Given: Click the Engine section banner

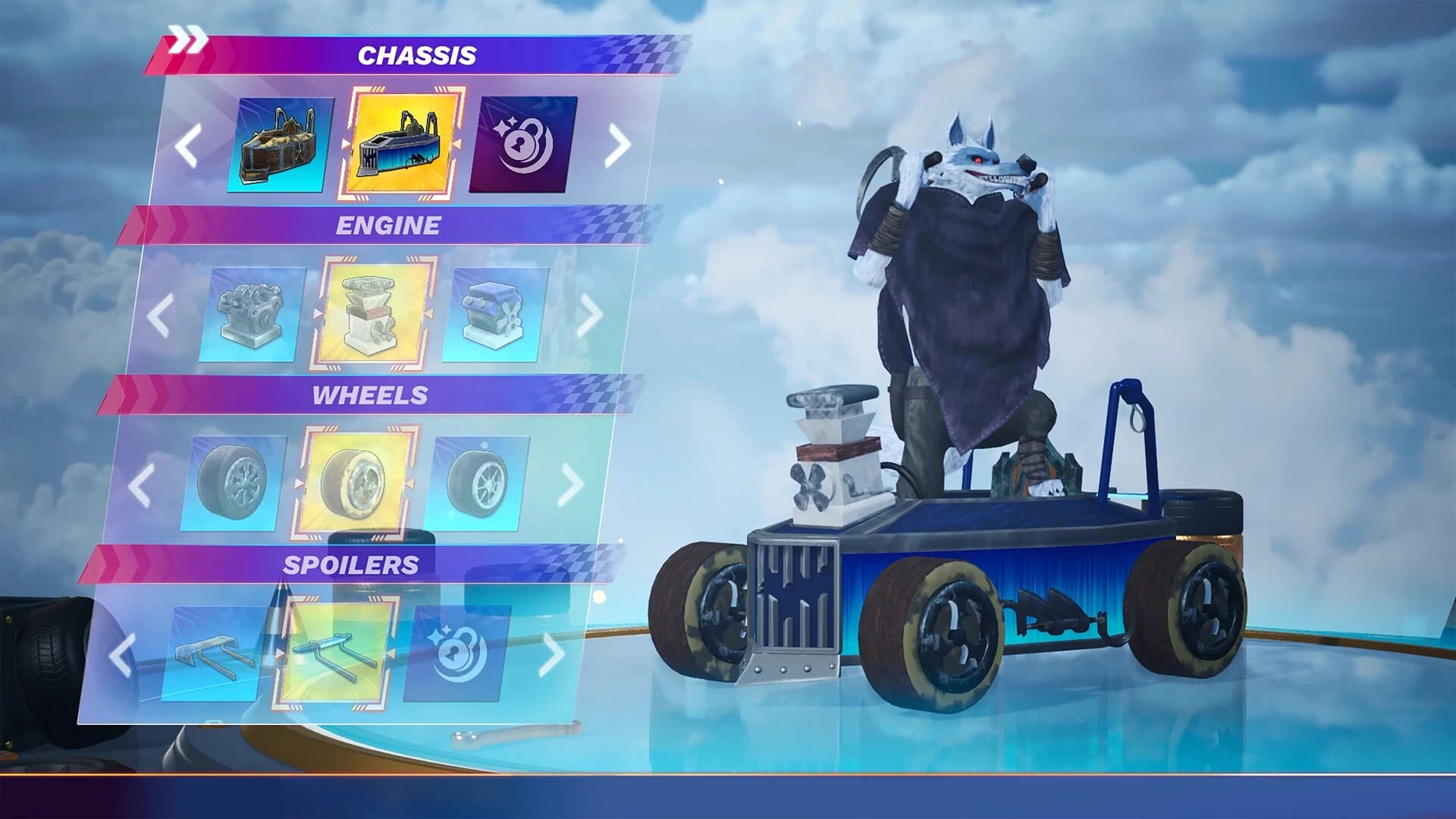Looking at the screenshot, I should (x=390, y=224).
